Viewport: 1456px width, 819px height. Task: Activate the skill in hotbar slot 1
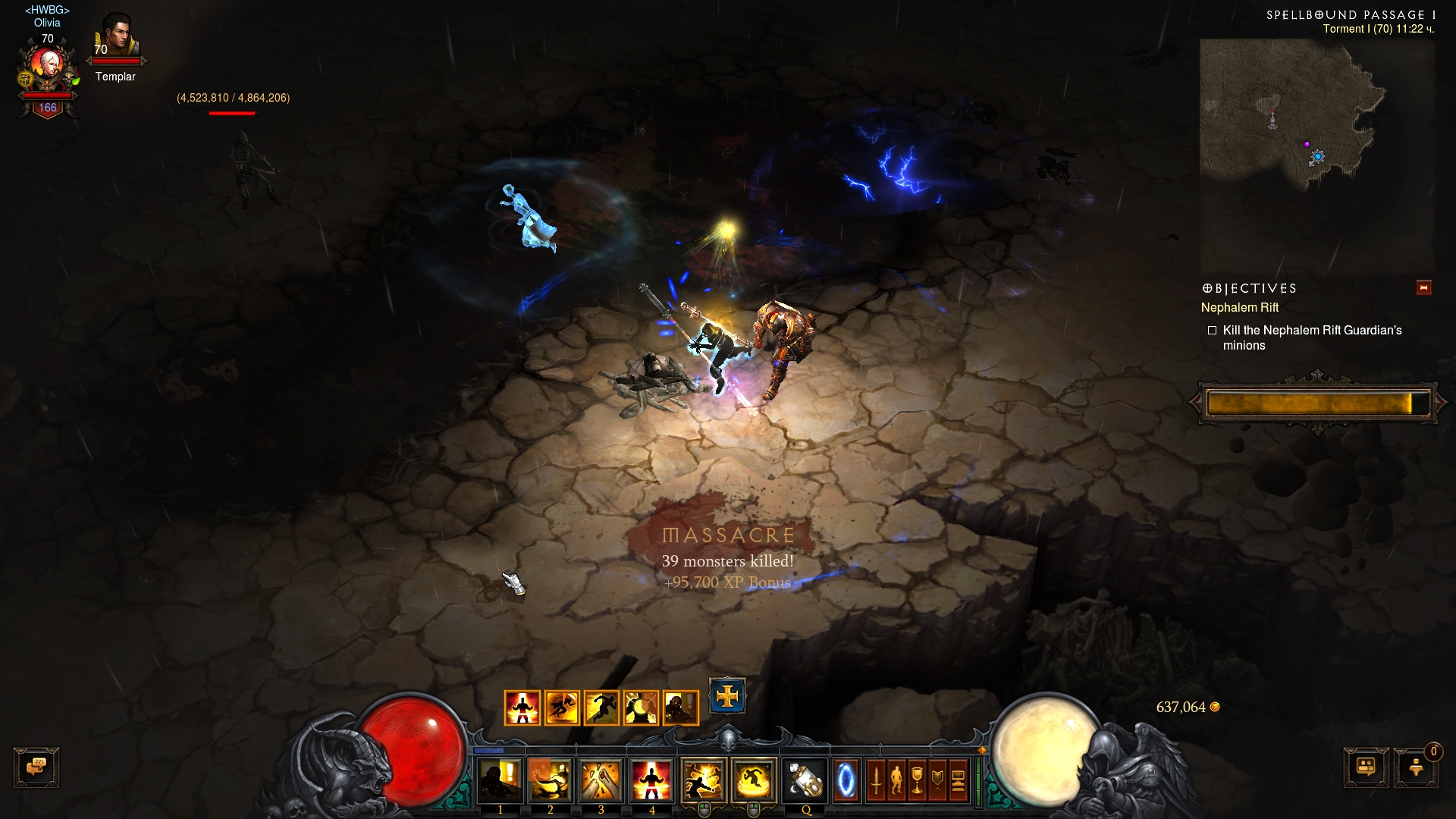click(500, 780)
